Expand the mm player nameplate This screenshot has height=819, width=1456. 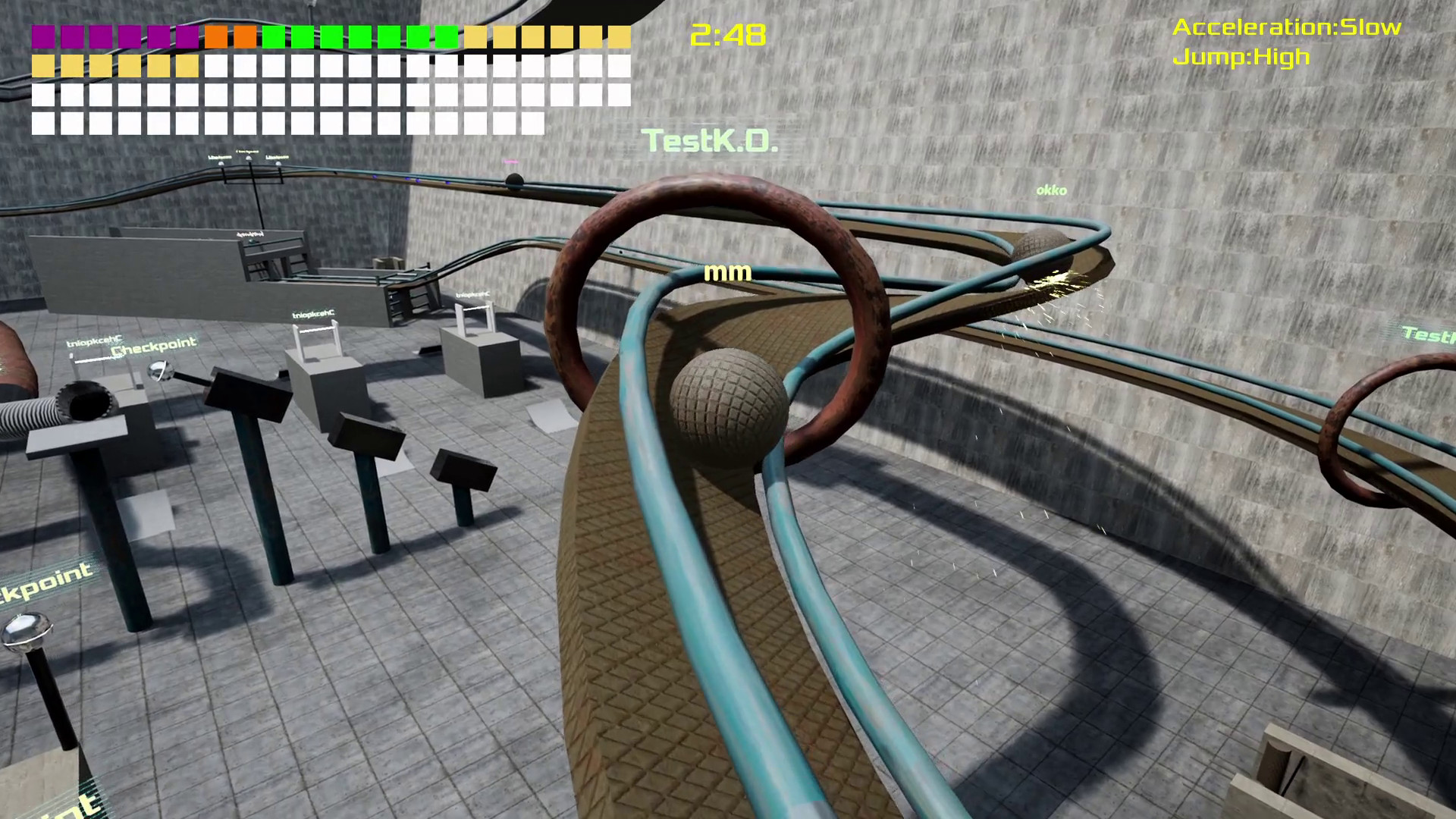tap(727, 271)
